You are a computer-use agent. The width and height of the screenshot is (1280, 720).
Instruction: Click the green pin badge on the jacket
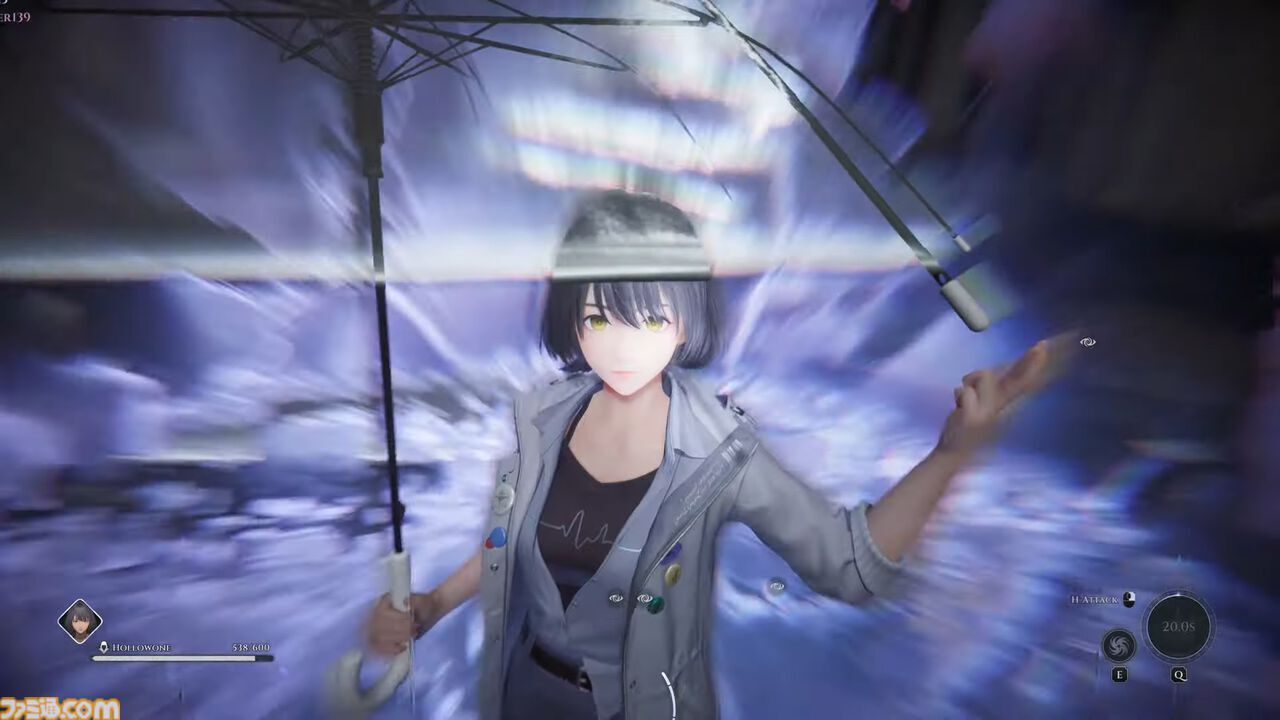coord(656,601)
